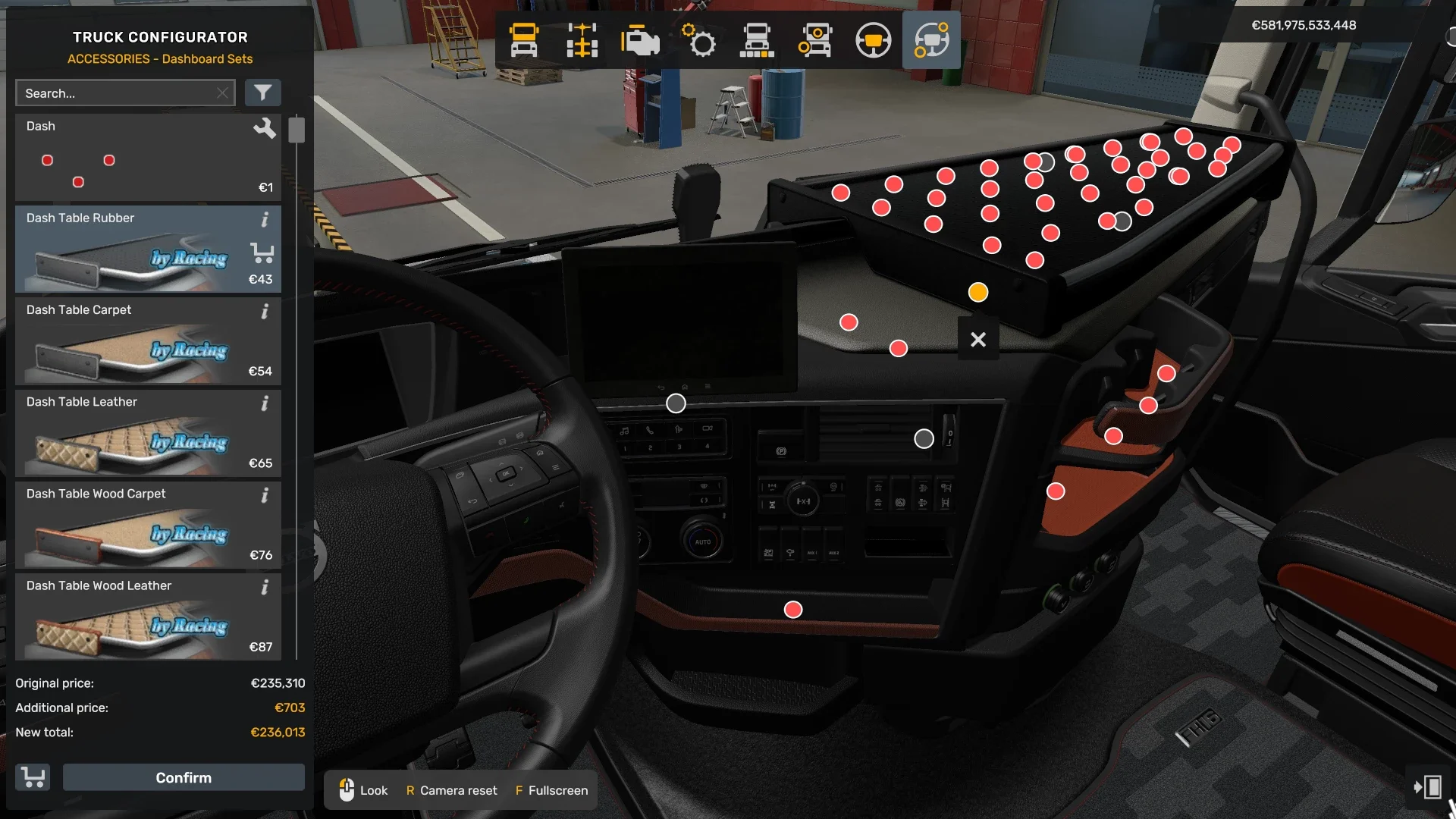
Task: Open the truck lights accessories icon
Action: pos(815,40)
